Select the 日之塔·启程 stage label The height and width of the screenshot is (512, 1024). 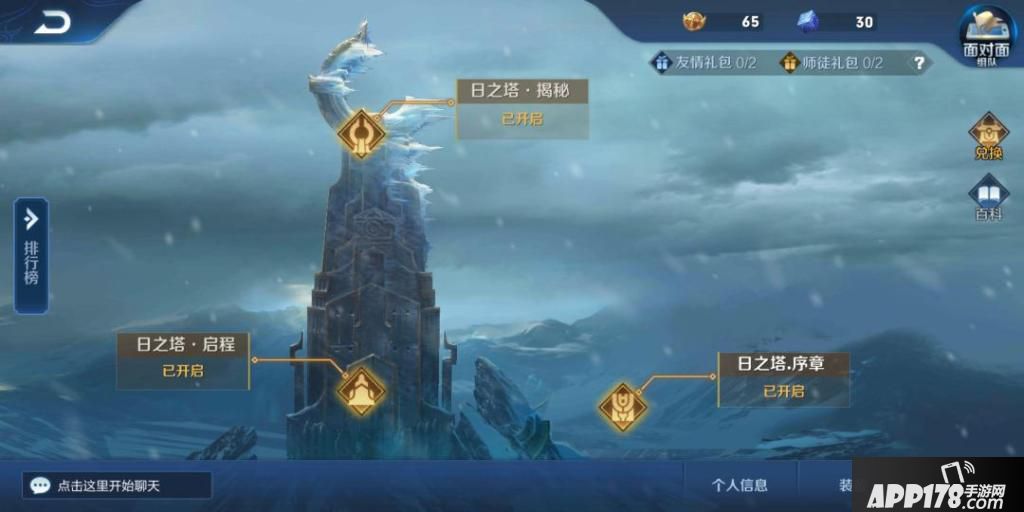pos(183,357)
